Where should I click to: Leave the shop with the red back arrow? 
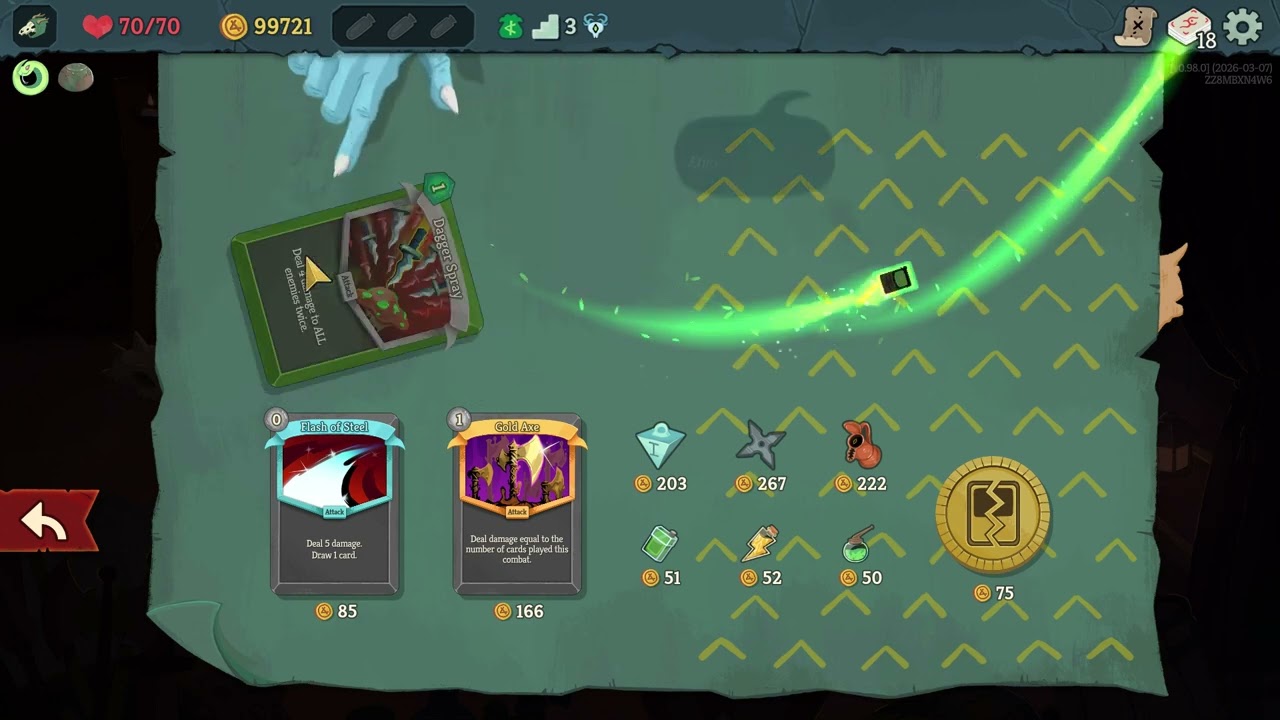(x=45, y=521)
